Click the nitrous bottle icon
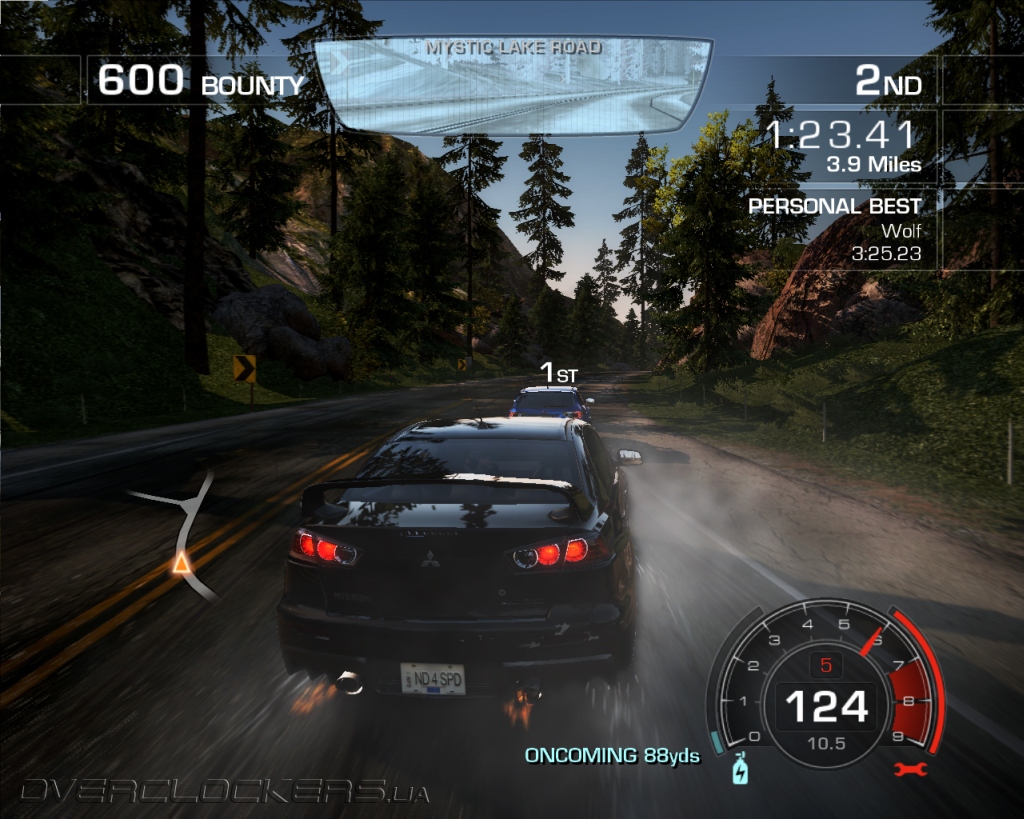This screenshot has width=1024, height=819. click(x=739, y=769)
